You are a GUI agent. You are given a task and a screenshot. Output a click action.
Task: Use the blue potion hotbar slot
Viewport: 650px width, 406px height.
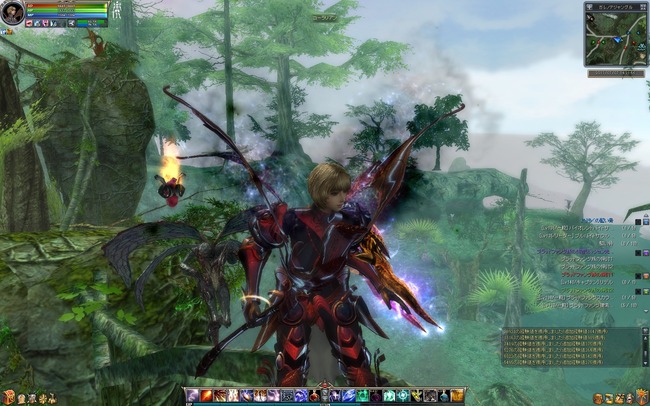coord(445,396)
